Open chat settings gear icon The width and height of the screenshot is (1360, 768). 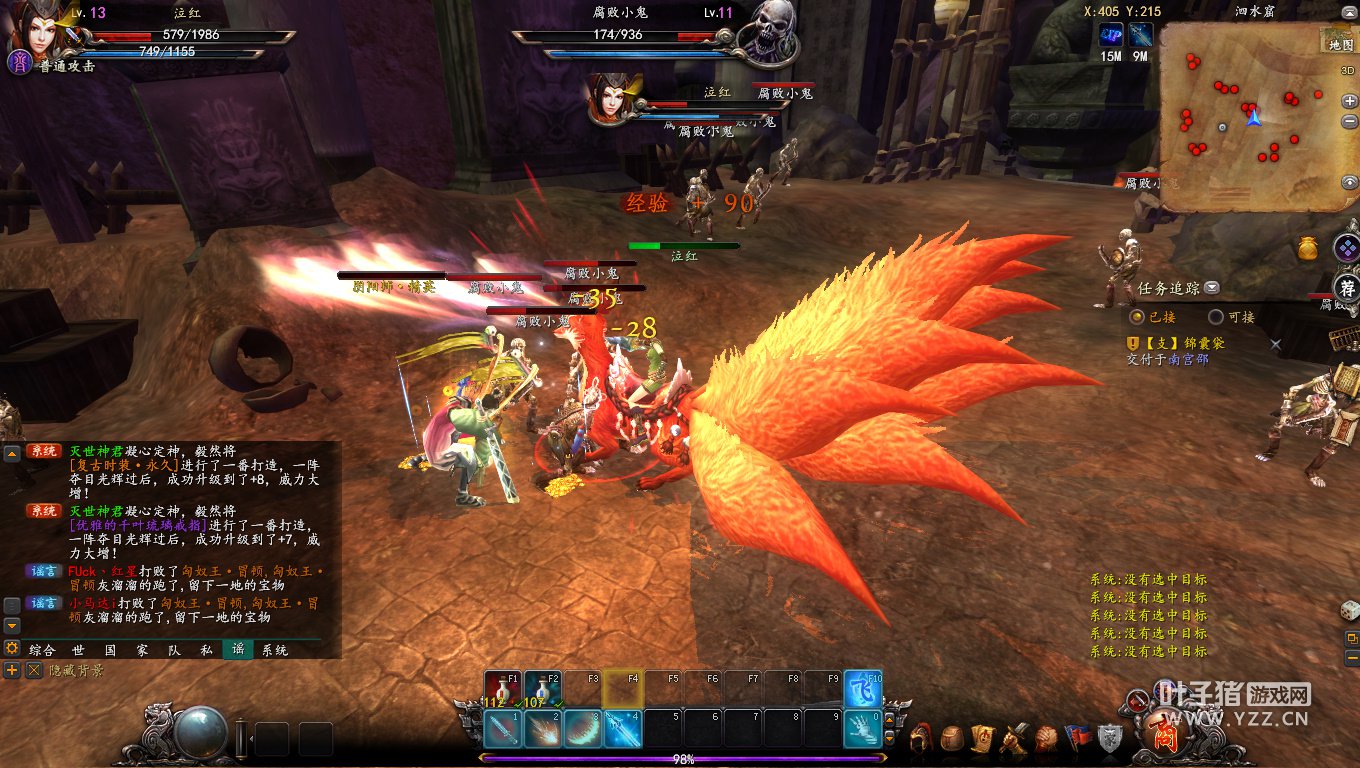(12, 649)
